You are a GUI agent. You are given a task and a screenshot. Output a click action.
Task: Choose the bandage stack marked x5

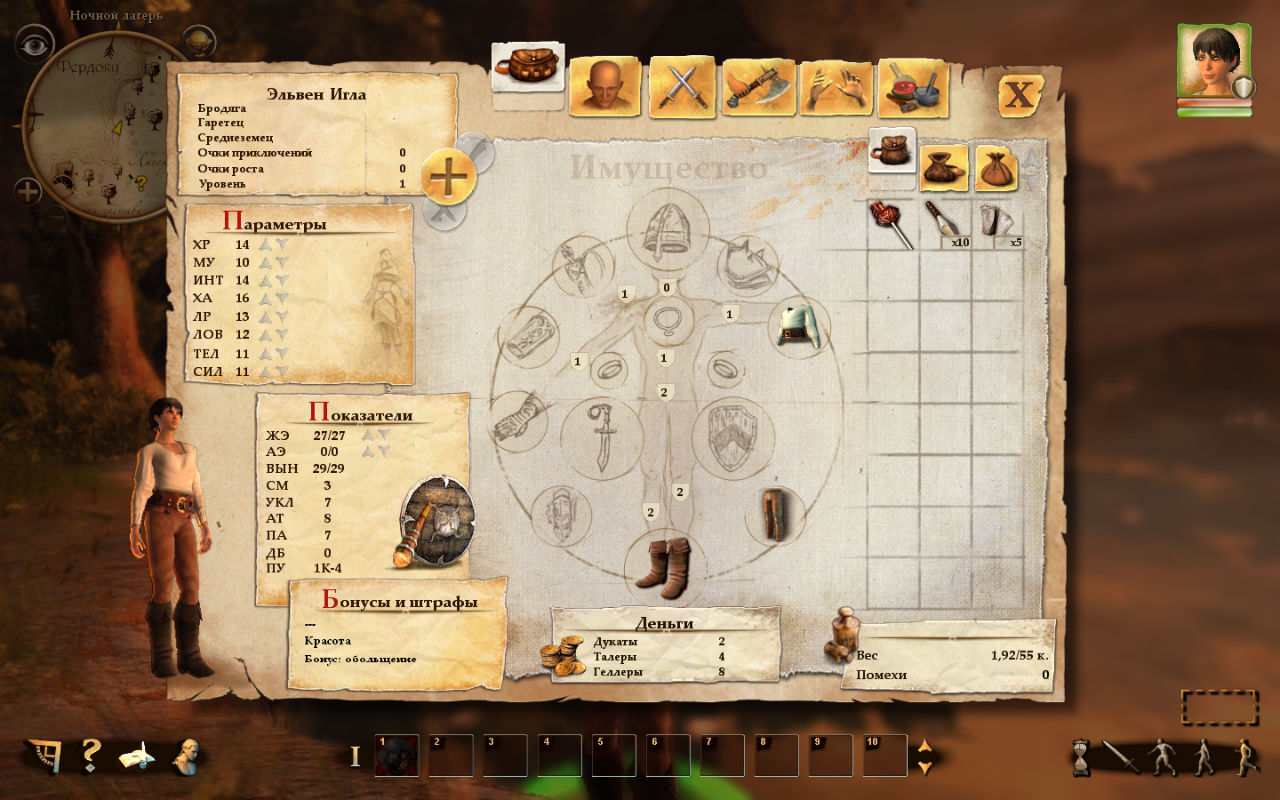pyautogui.click(x=1000, y=222)
